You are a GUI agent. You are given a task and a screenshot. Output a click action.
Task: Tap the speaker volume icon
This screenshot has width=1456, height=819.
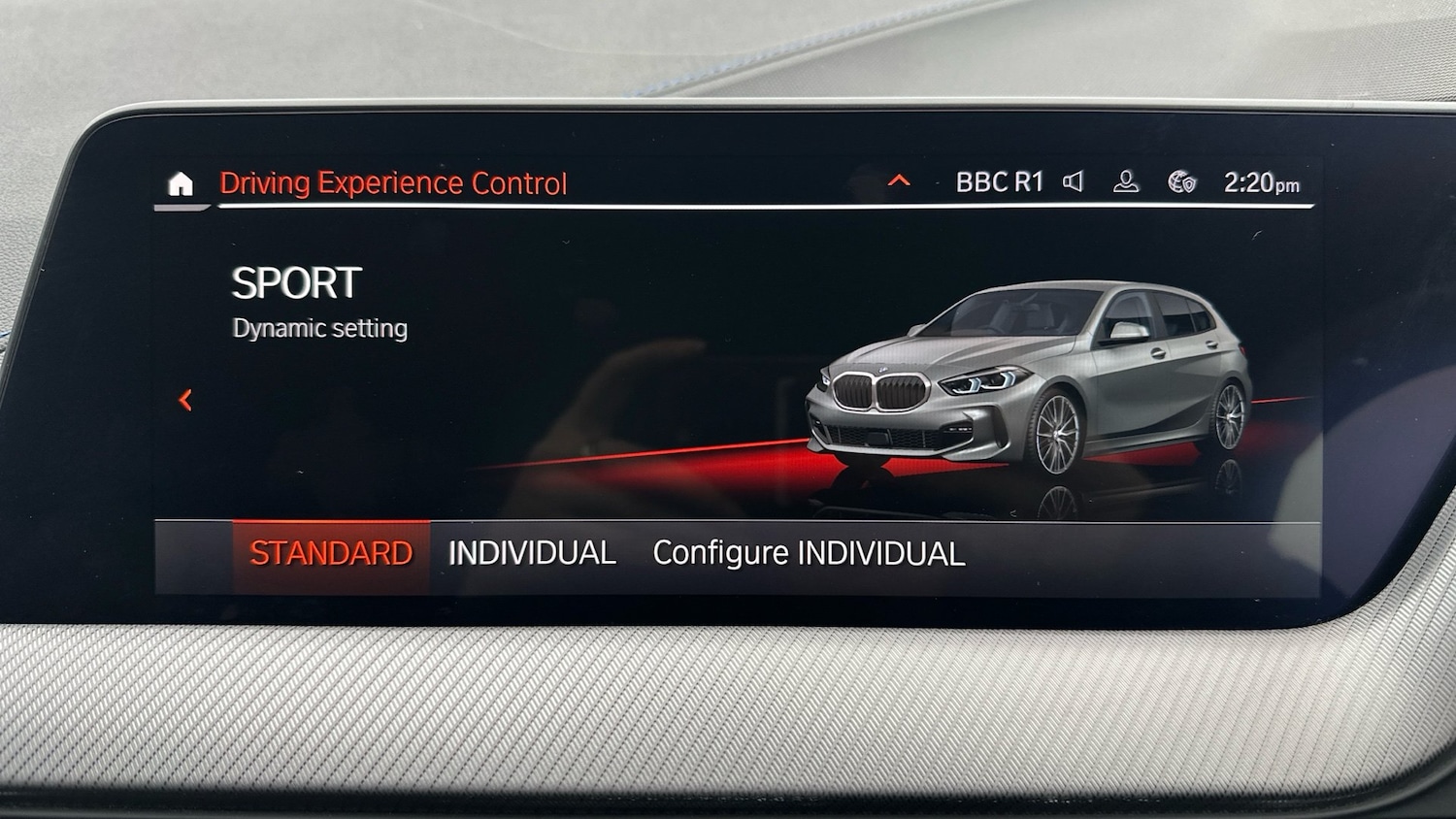1075,180
